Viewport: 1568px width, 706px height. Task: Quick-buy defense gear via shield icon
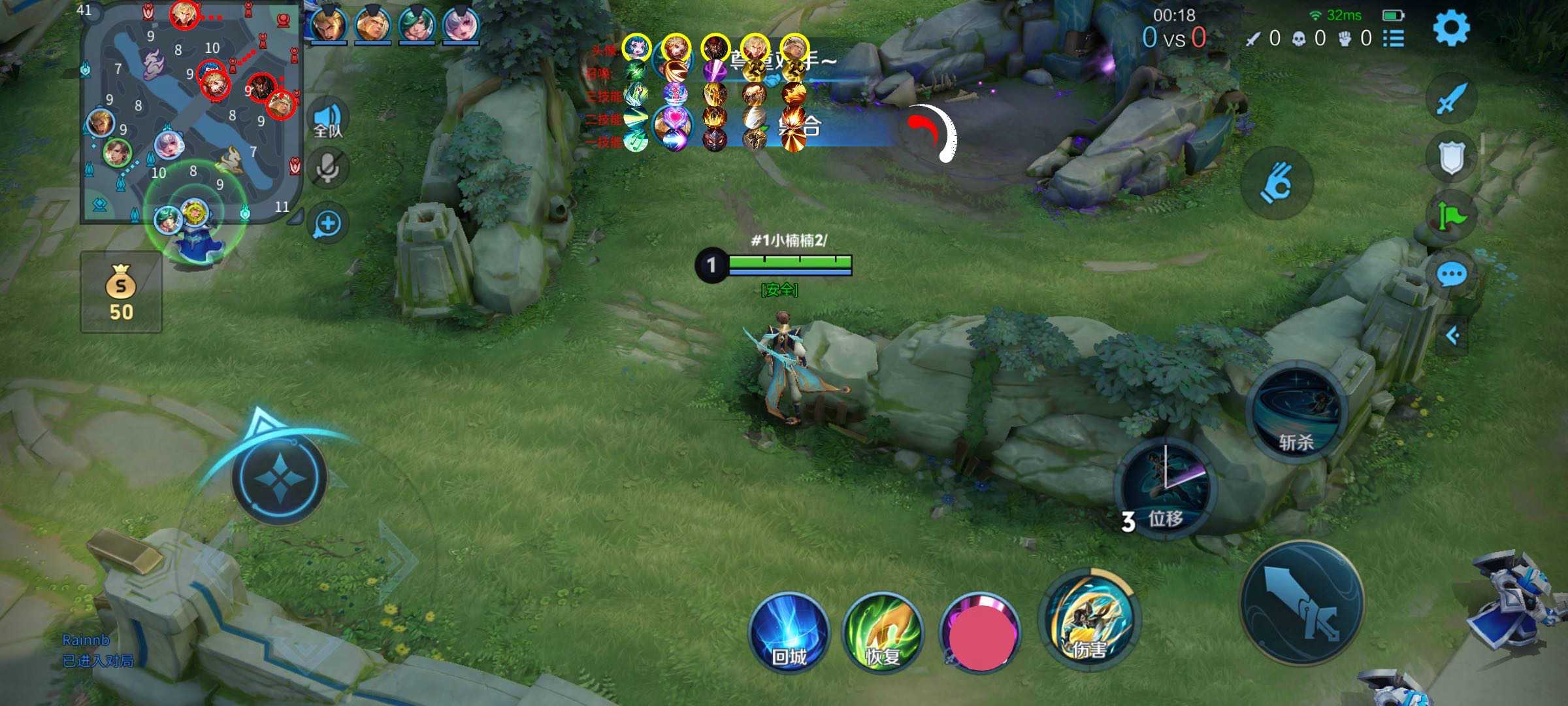click(1452, 155)
